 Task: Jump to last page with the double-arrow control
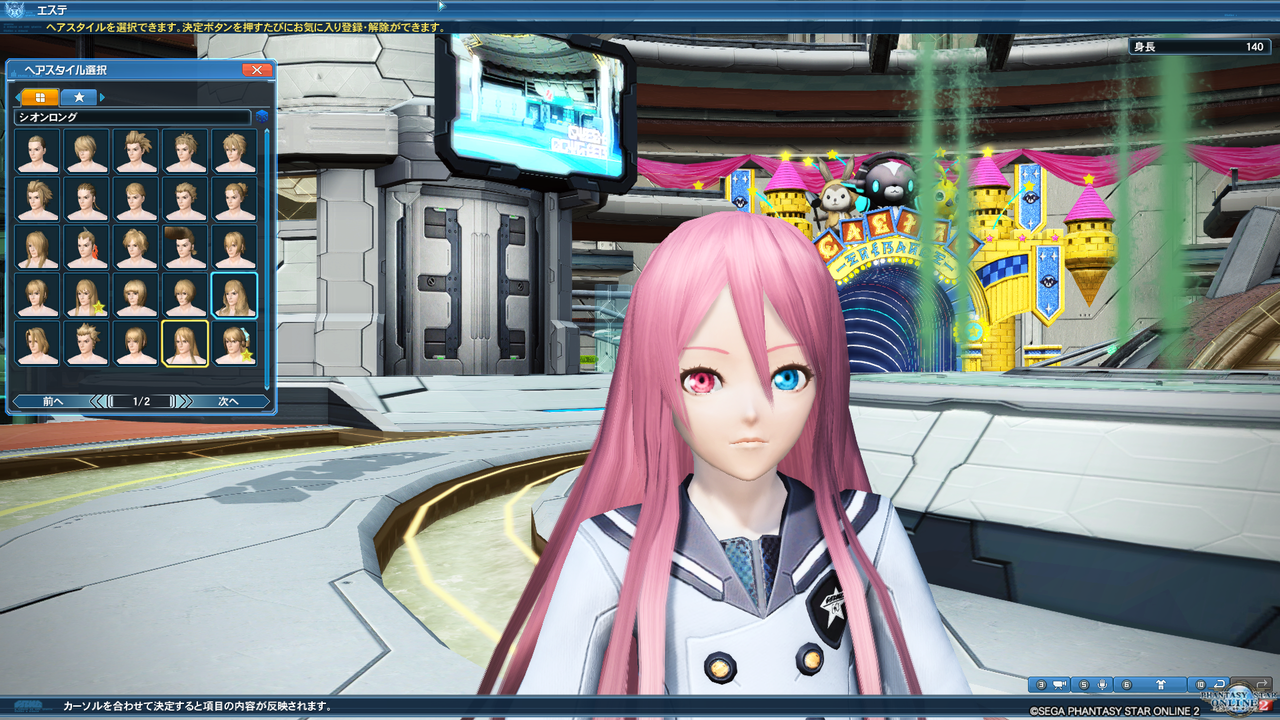tap(186, 401)
